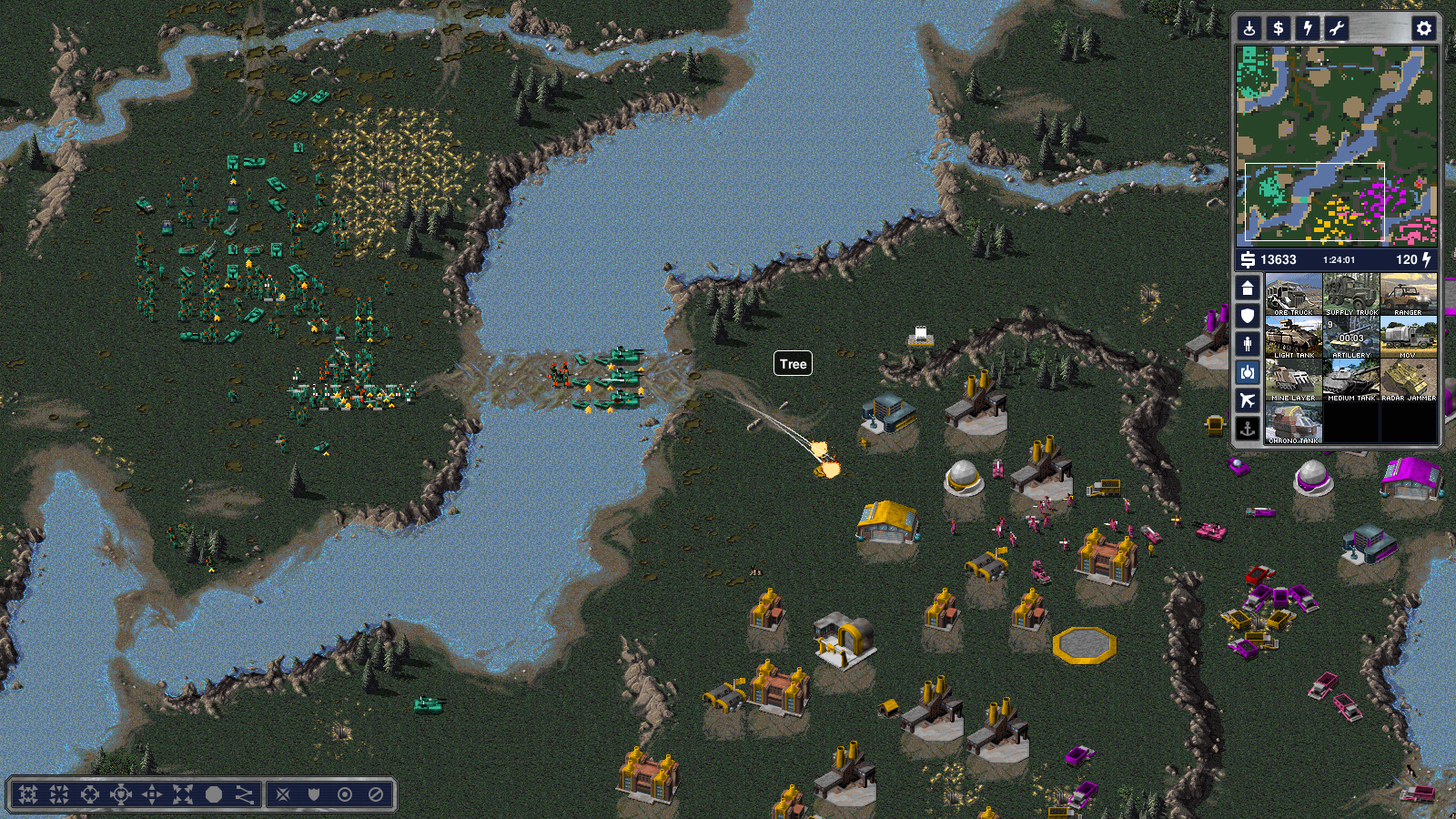This screenshot has height=819, width=1456.
Task: Queue a Mine Layer
Action: coord(1293,379)
